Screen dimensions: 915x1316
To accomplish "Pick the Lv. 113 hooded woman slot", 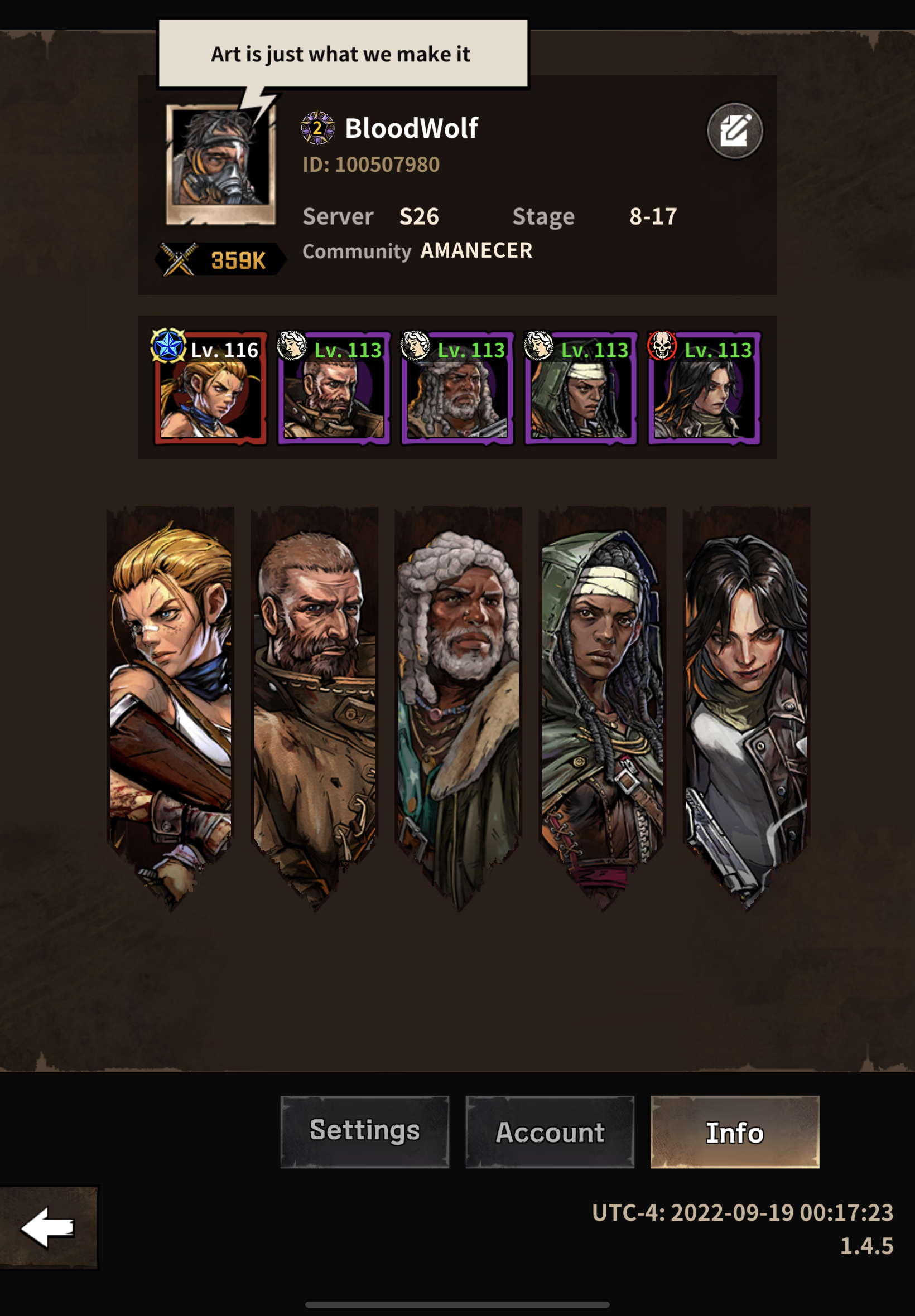I will [x=580, y=389].
